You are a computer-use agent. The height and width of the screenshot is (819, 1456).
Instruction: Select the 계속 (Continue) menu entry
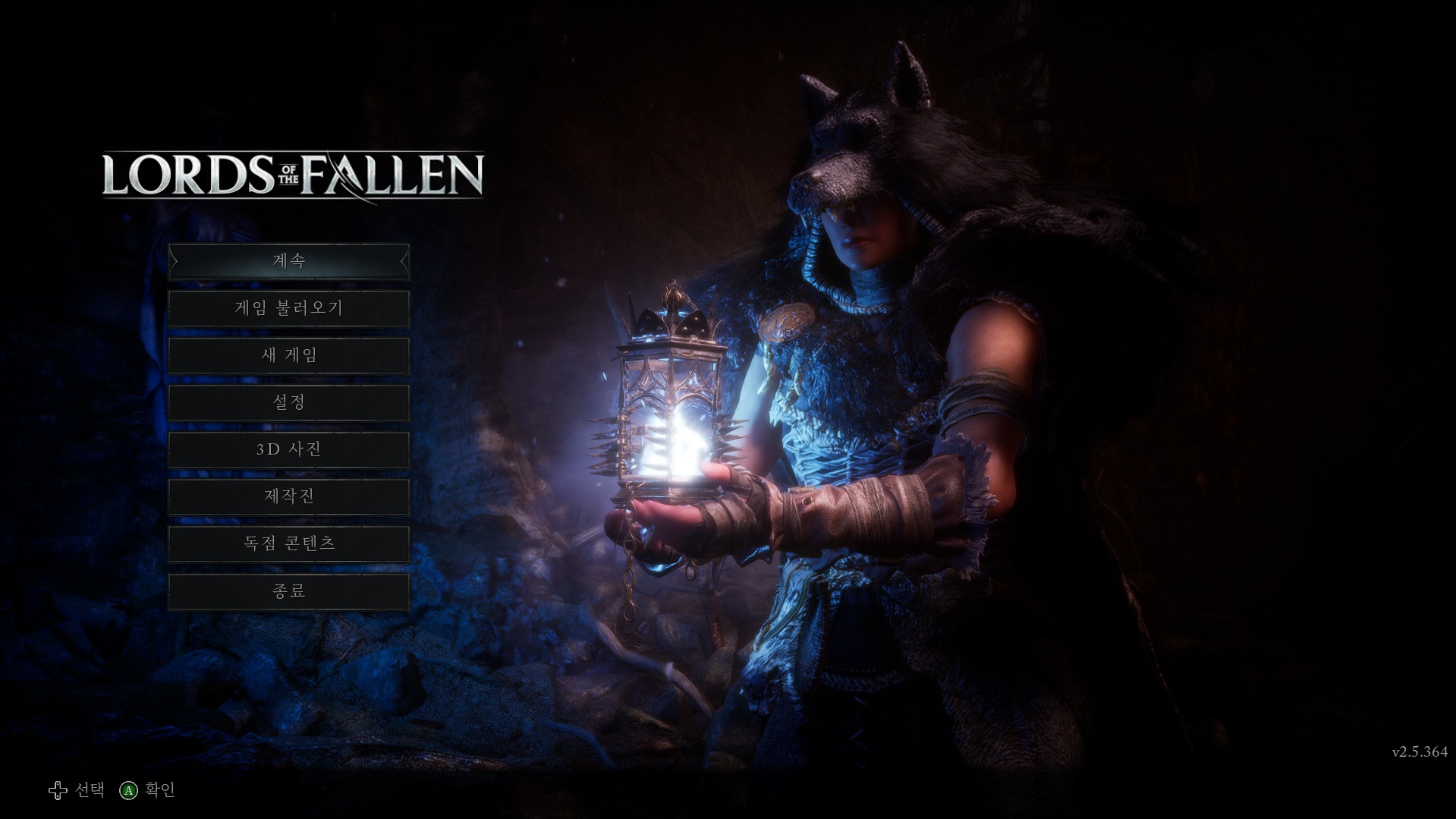(x=288, y=262)
